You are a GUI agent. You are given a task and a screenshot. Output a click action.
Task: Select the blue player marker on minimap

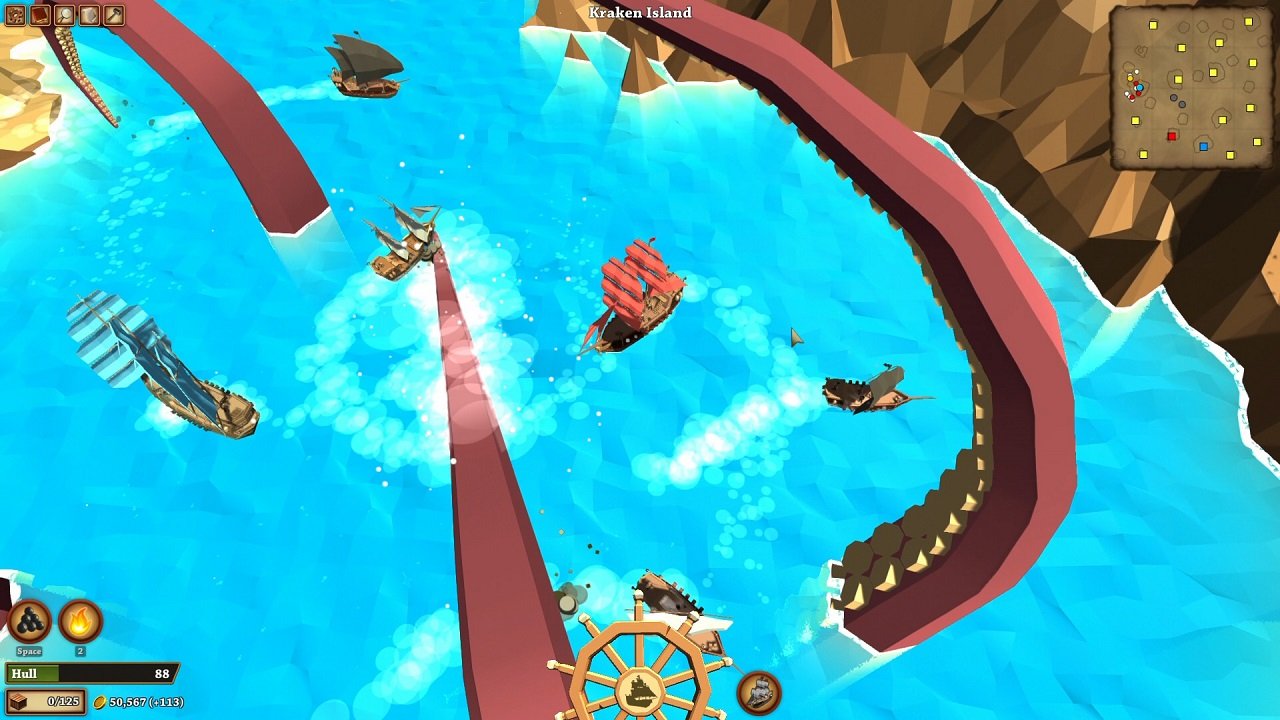pyautogui.click(x=1140, y=87)
